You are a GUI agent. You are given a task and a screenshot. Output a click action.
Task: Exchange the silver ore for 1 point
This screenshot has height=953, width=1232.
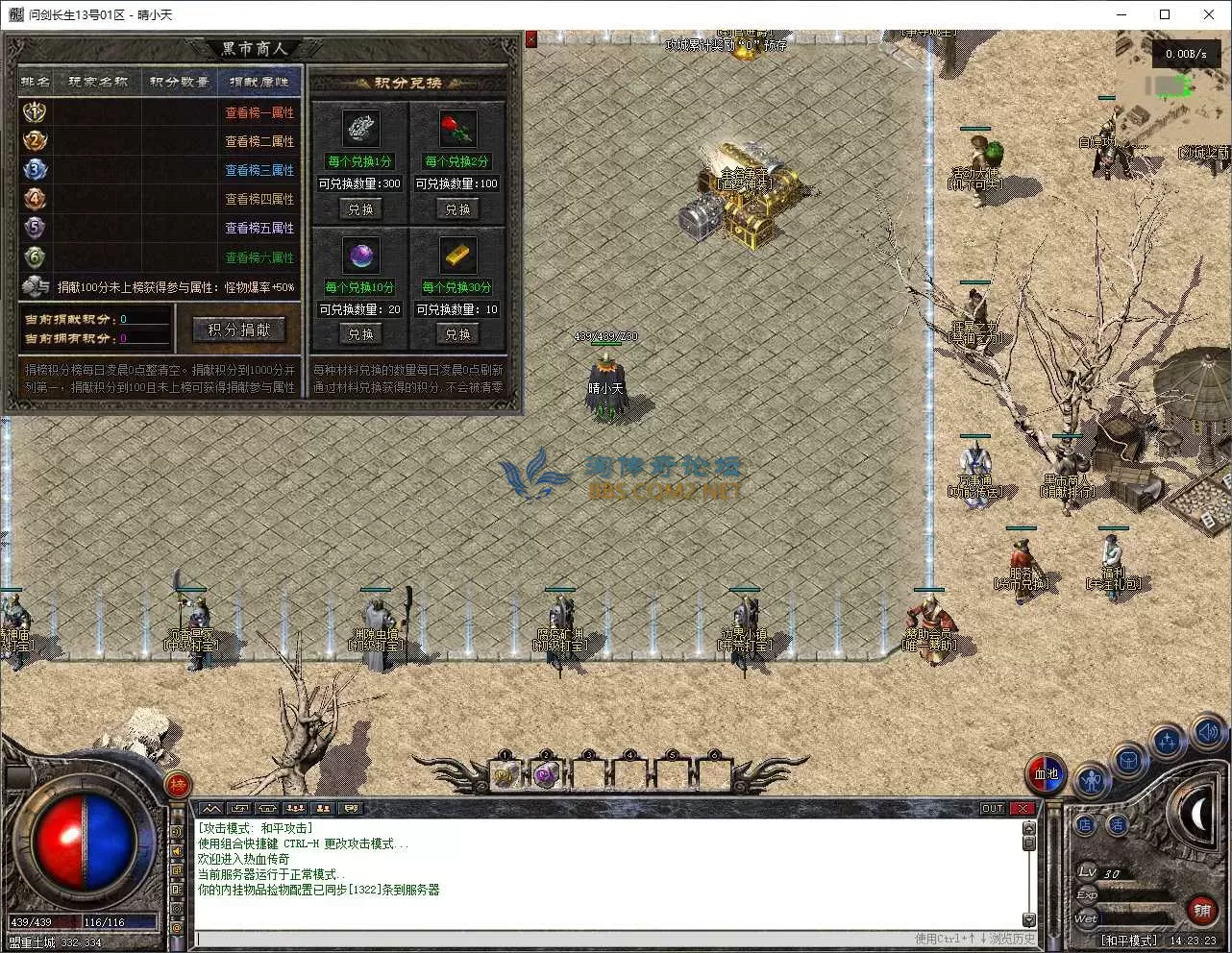click(360, 208)
